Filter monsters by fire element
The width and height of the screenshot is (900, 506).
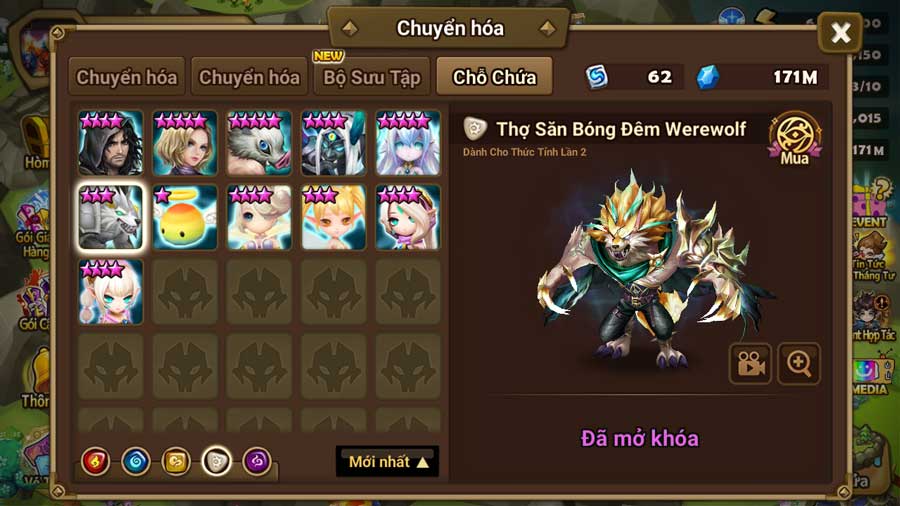pyautogui.click(x=96, y=461)
